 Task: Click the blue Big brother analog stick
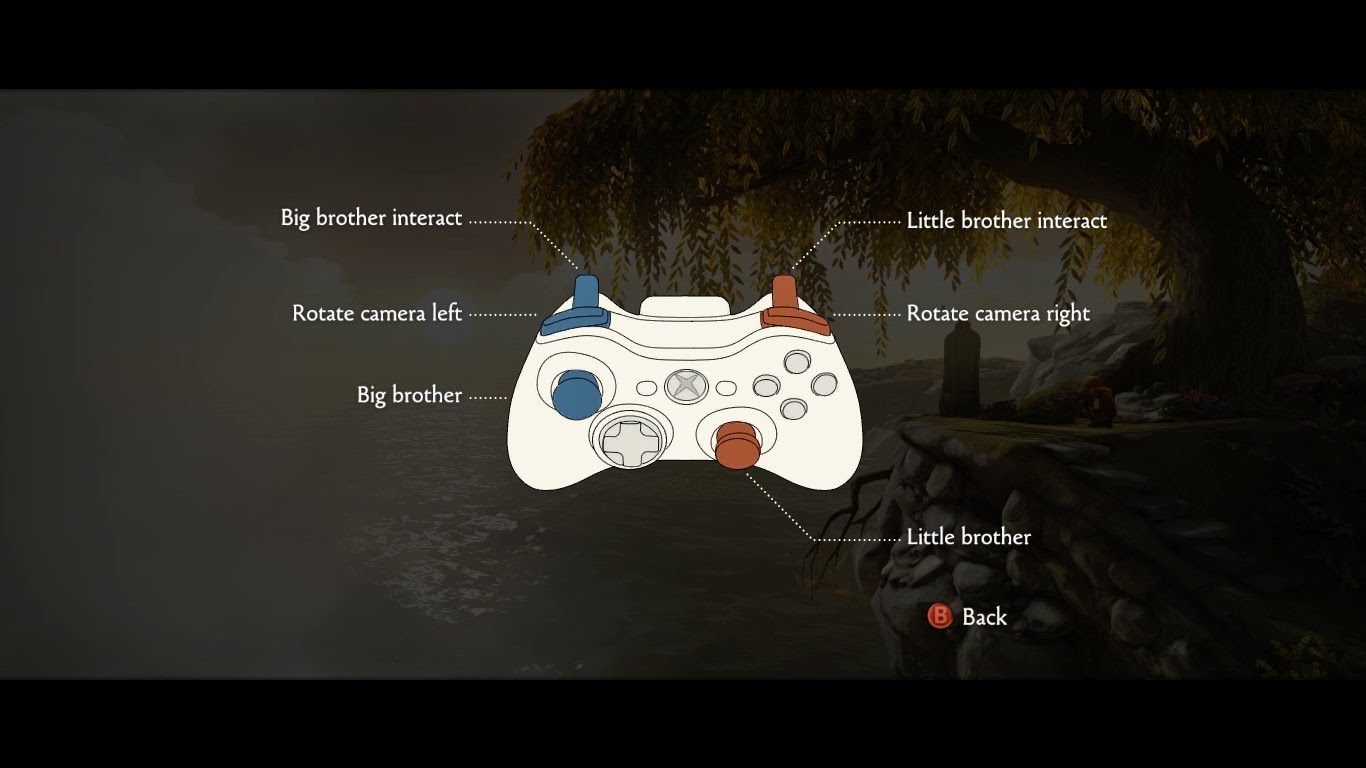click(x=577, y=393)
